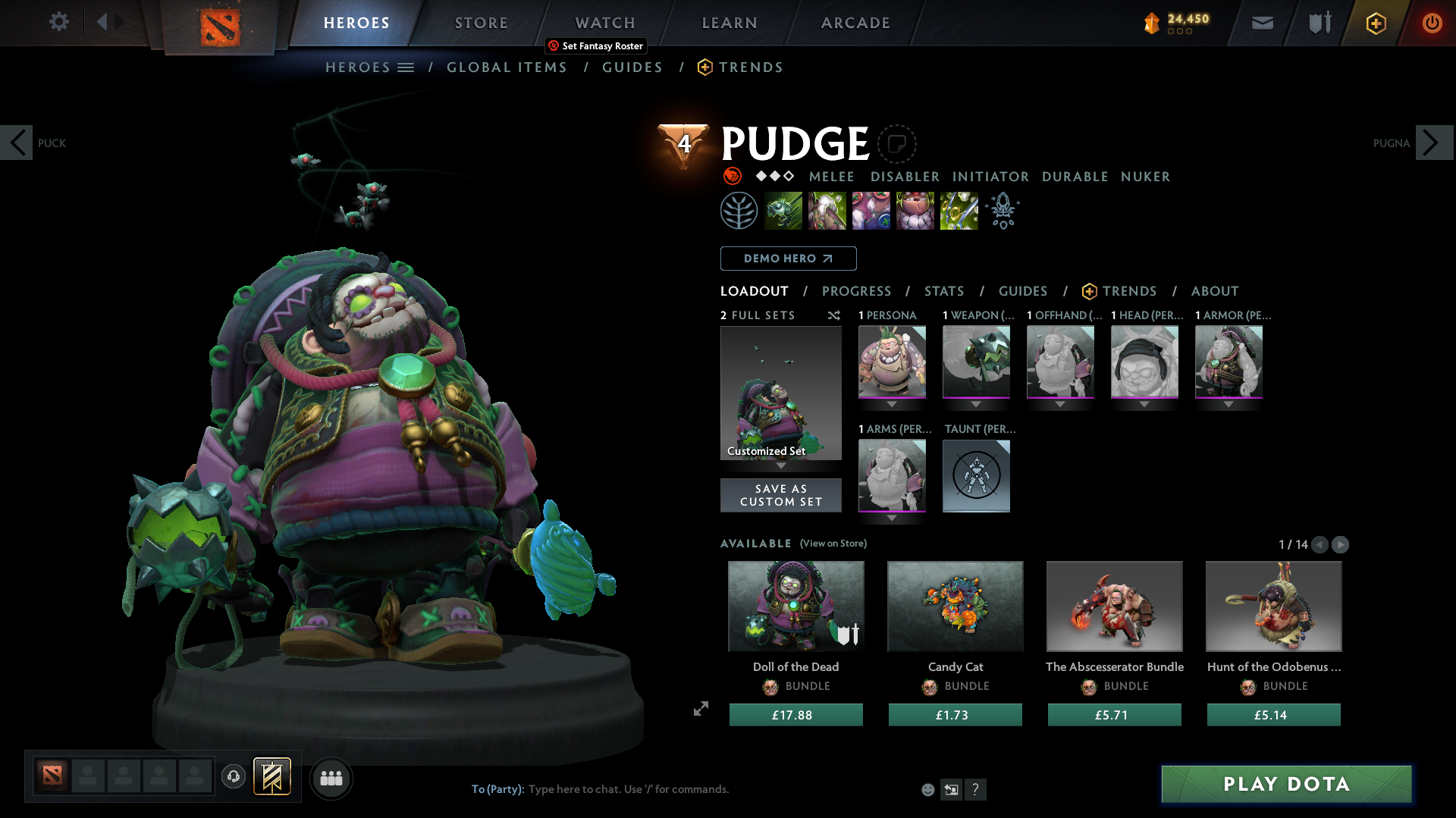Click the next page arrow for available bundles
This screenshot has height=818, width=1456.
pos(1341,544)
